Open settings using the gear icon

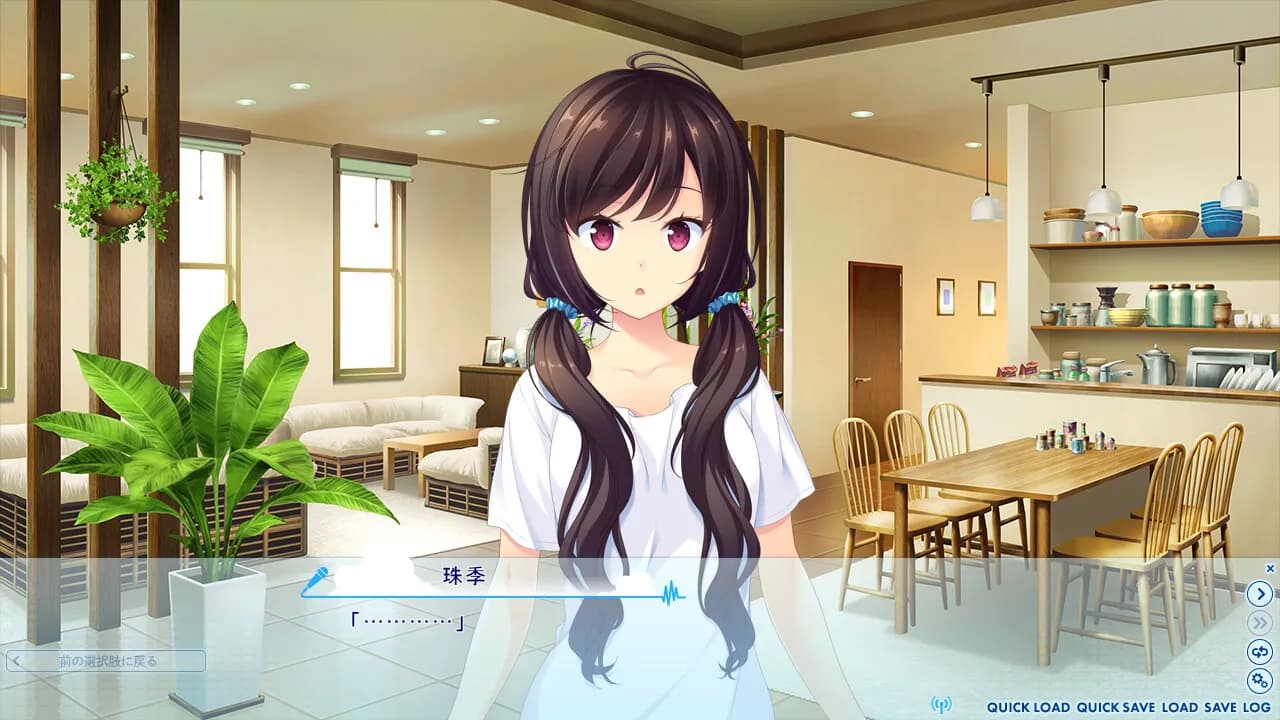pyautogui.click(x=1261, y=677)
